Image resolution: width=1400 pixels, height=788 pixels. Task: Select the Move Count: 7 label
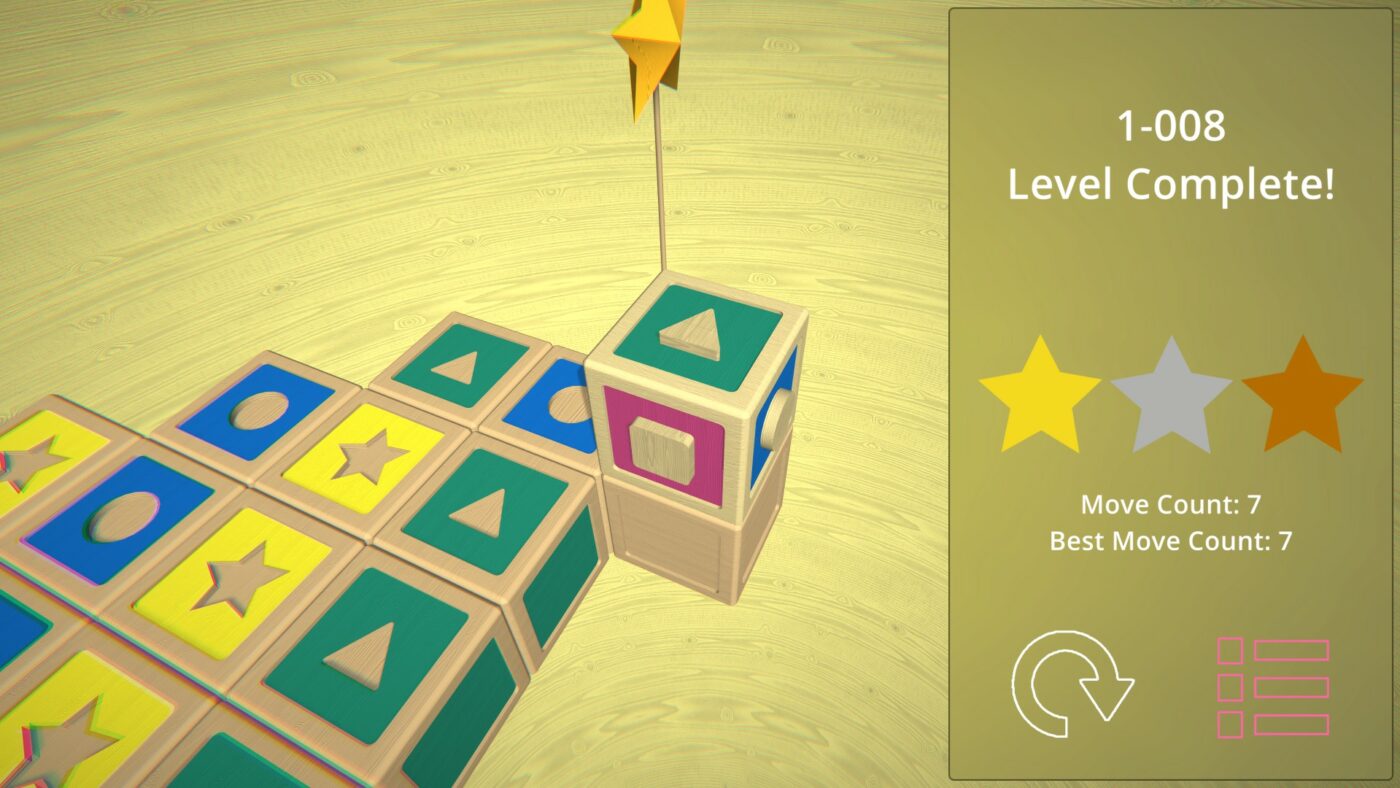coord(1170,505)
